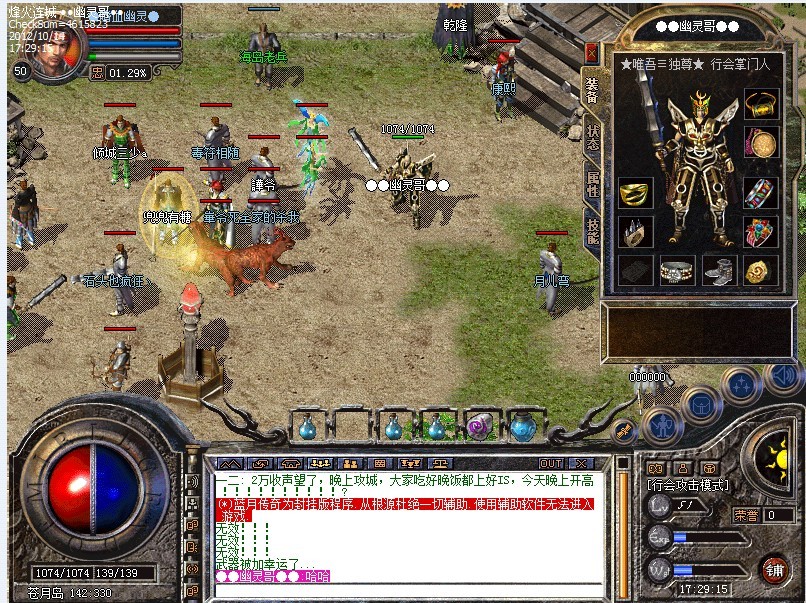Click the golden spiral charm slot
Screen dimensions: 806x603
[x=760, y=270]
